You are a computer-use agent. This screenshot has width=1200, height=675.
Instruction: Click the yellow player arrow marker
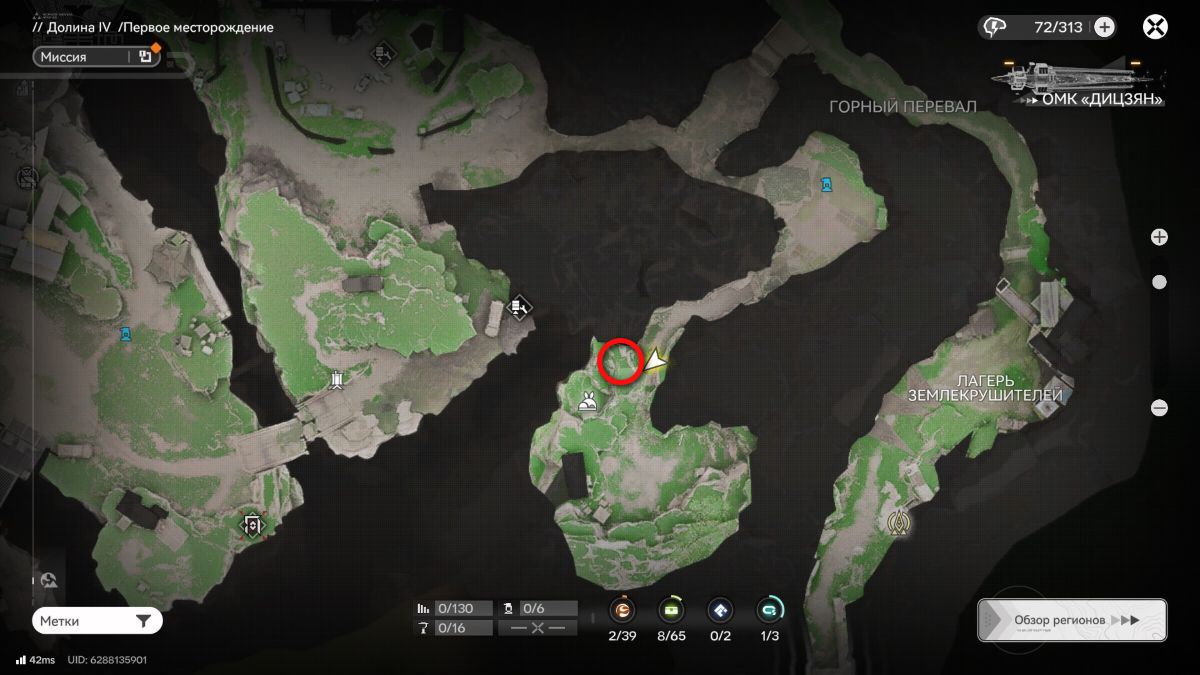656,361
